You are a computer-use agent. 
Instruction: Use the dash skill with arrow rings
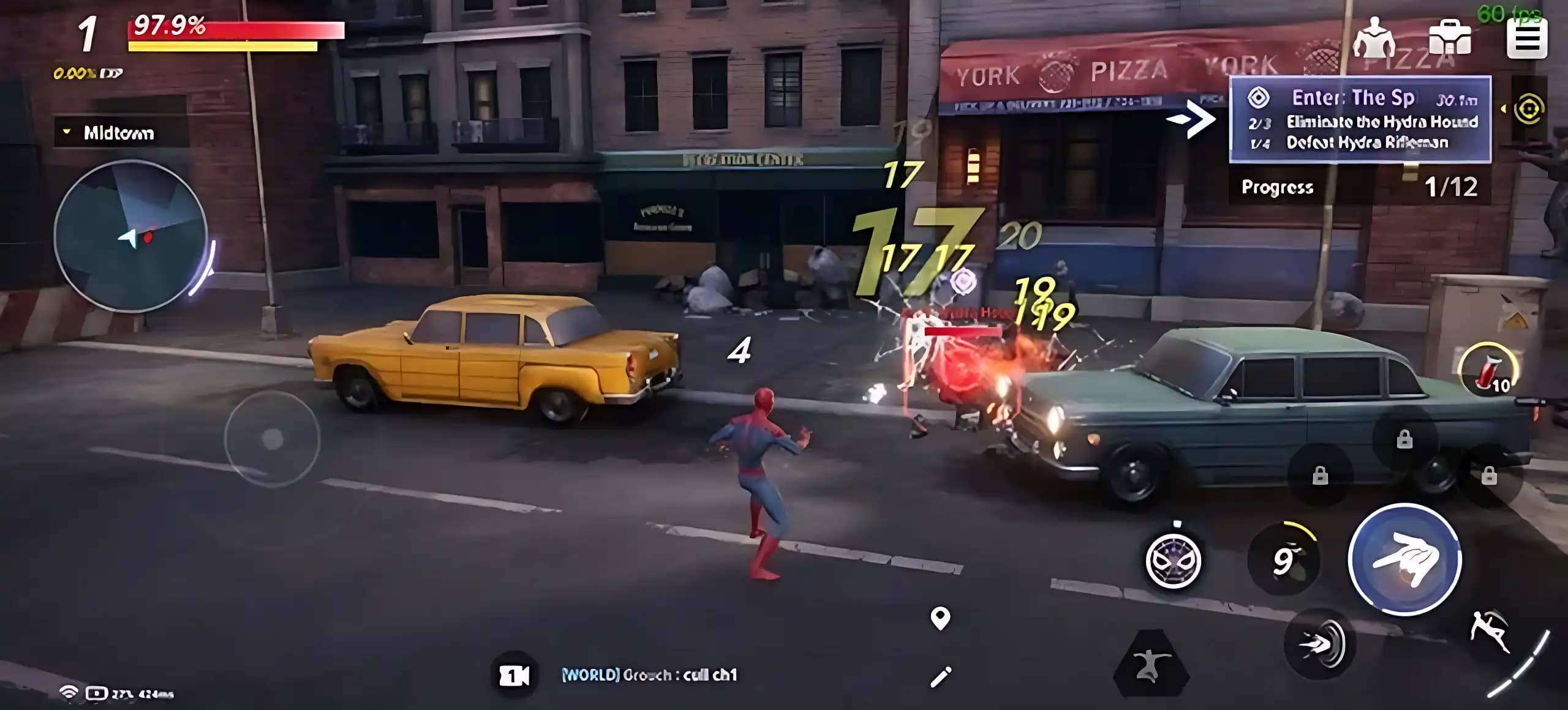pyautogui.click(x=1320, y=643)
